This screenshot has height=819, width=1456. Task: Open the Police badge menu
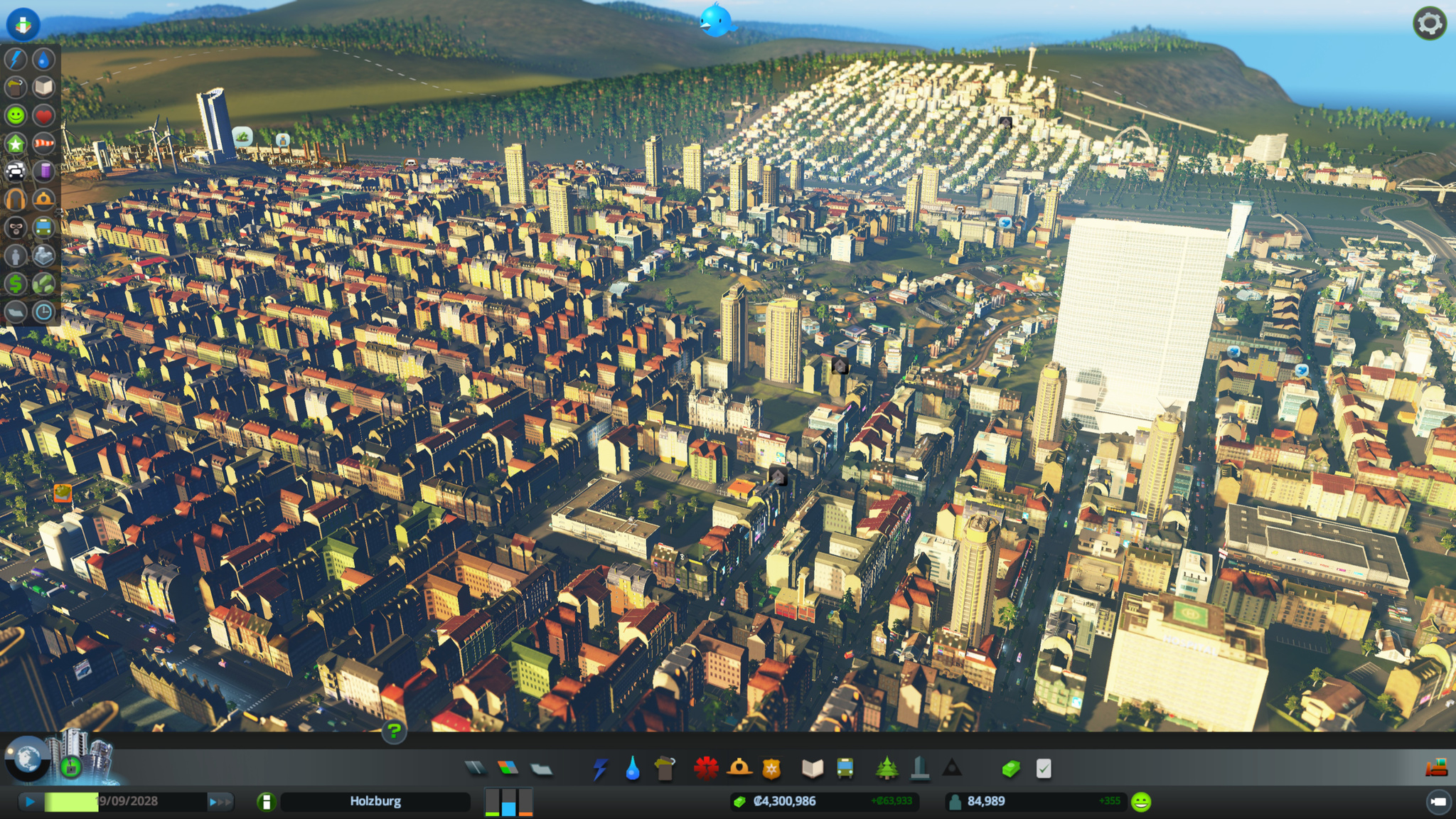point(771,769)
